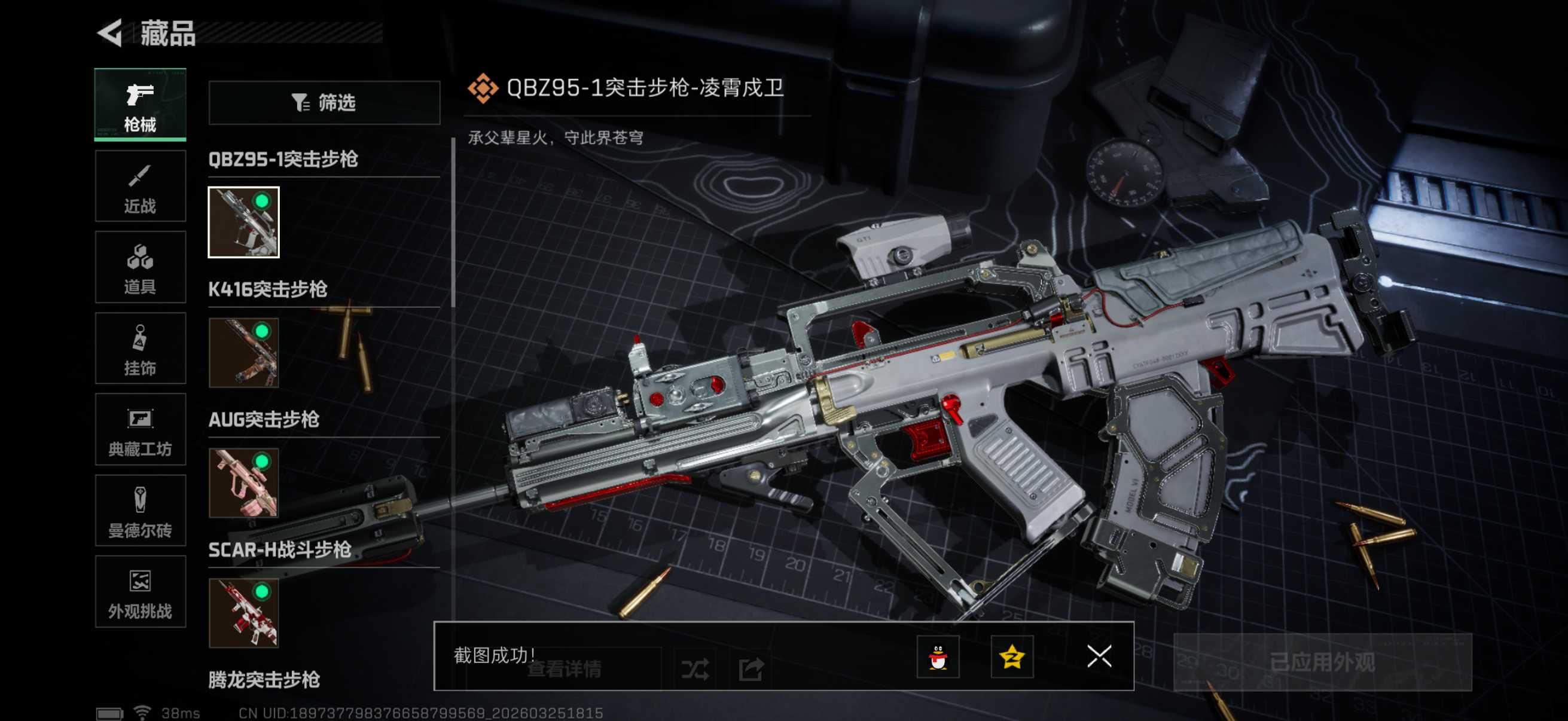This screenshot has width=1568, height=721.
Task: Pick the pink AUG rifle skin thumbnail
Action: click(243, 483)
